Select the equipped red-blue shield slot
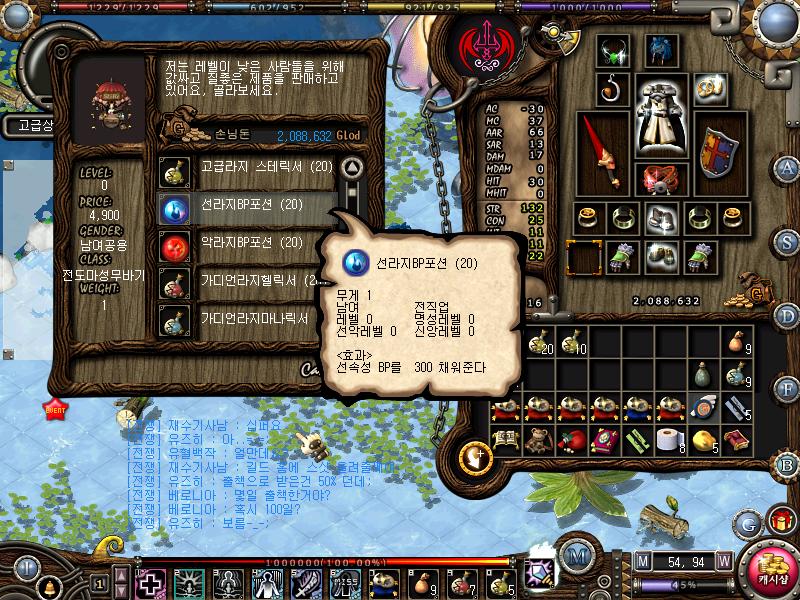Image resolution: width=800 pixels, height=600 pixels. [x=717, y=152]
